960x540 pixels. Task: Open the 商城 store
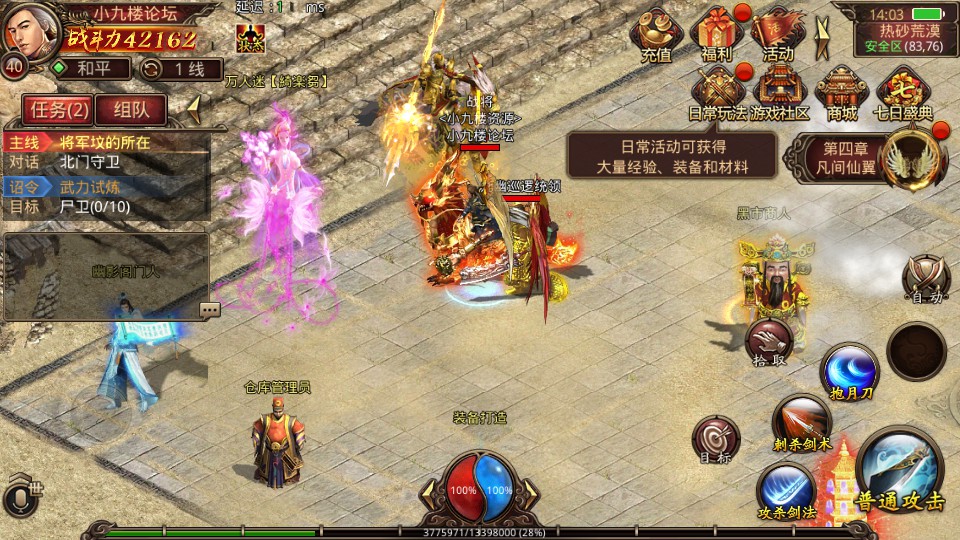click(841, 91)
